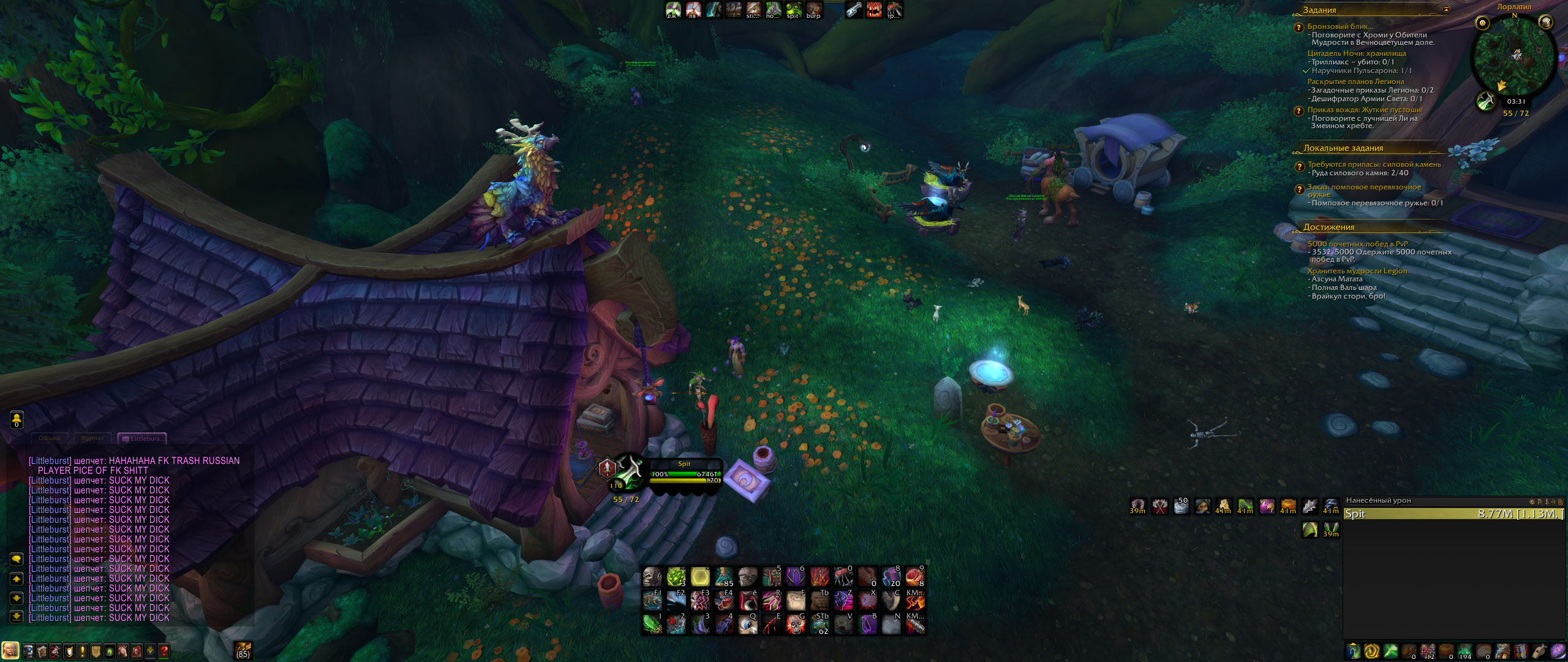
Task: Open the chat menu speech bubble button
Action: point(17,559)
